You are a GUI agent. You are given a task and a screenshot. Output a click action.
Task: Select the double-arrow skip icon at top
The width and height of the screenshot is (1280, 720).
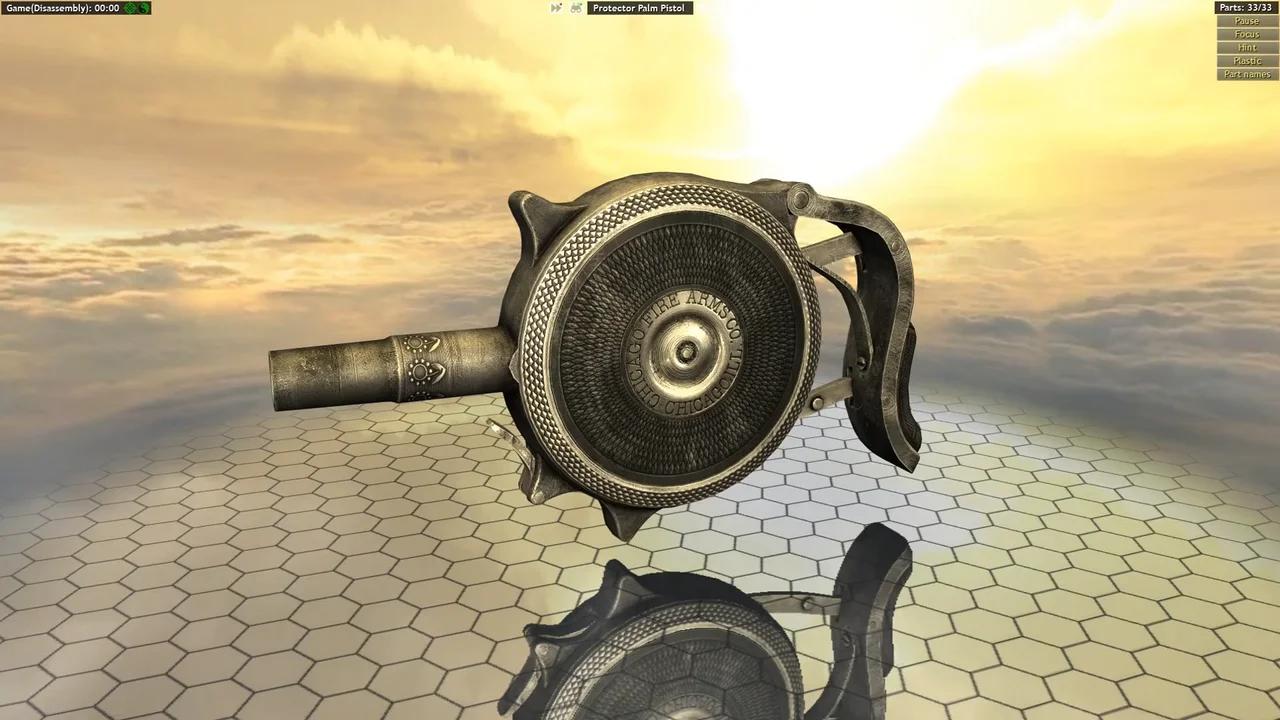coord(556,7)
